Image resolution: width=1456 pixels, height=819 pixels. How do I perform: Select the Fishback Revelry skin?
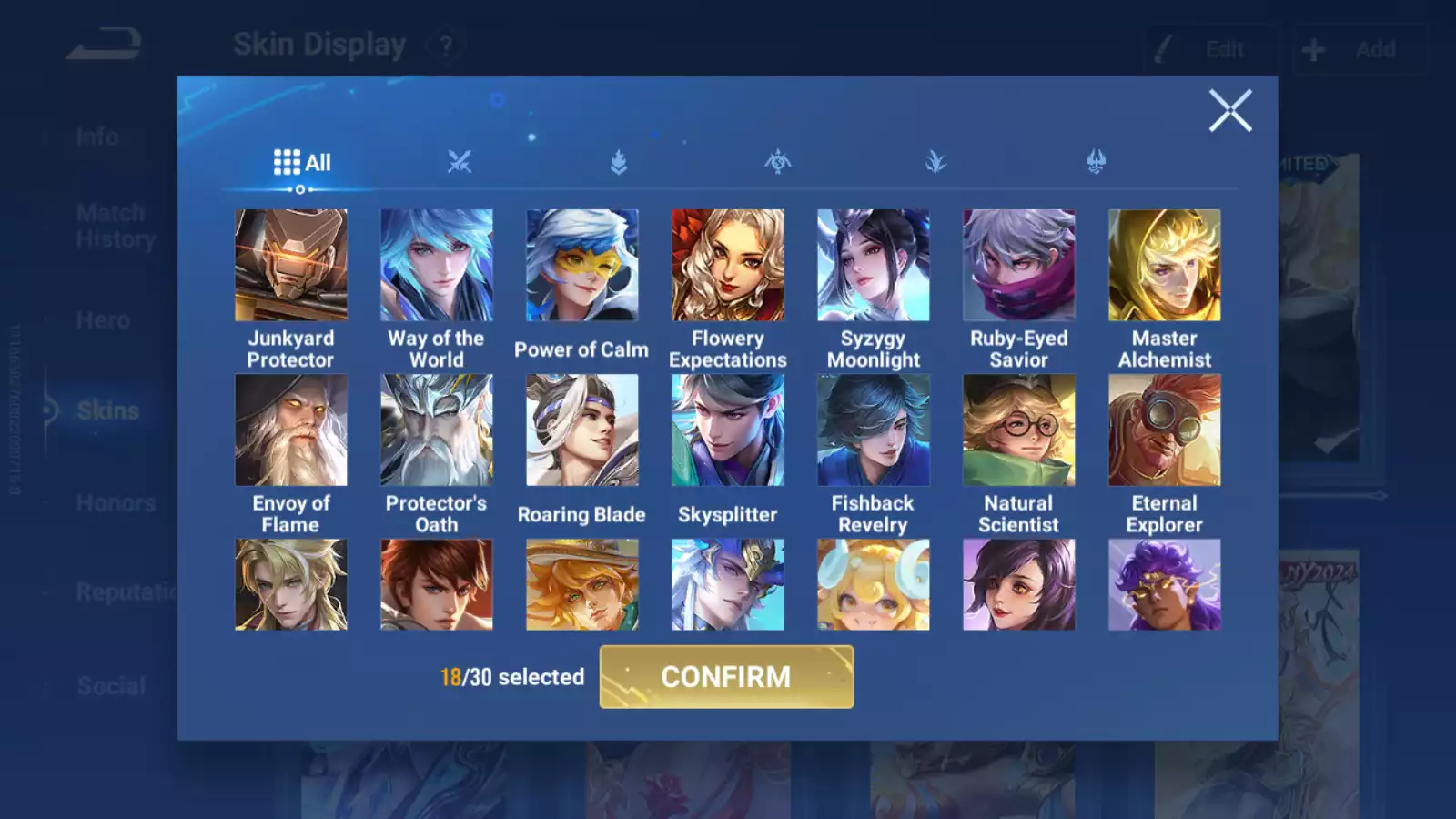874,430
